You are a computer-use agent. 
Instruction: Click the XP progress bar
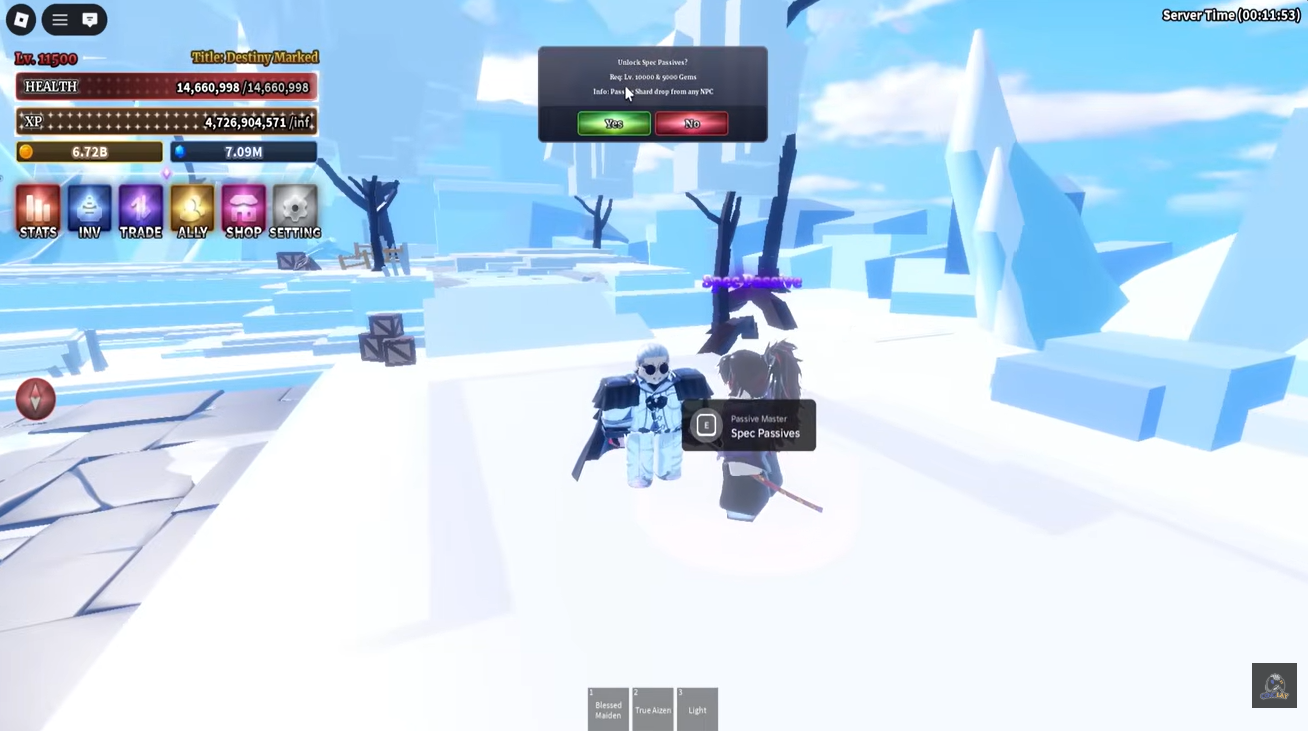[x=166, y=120]
